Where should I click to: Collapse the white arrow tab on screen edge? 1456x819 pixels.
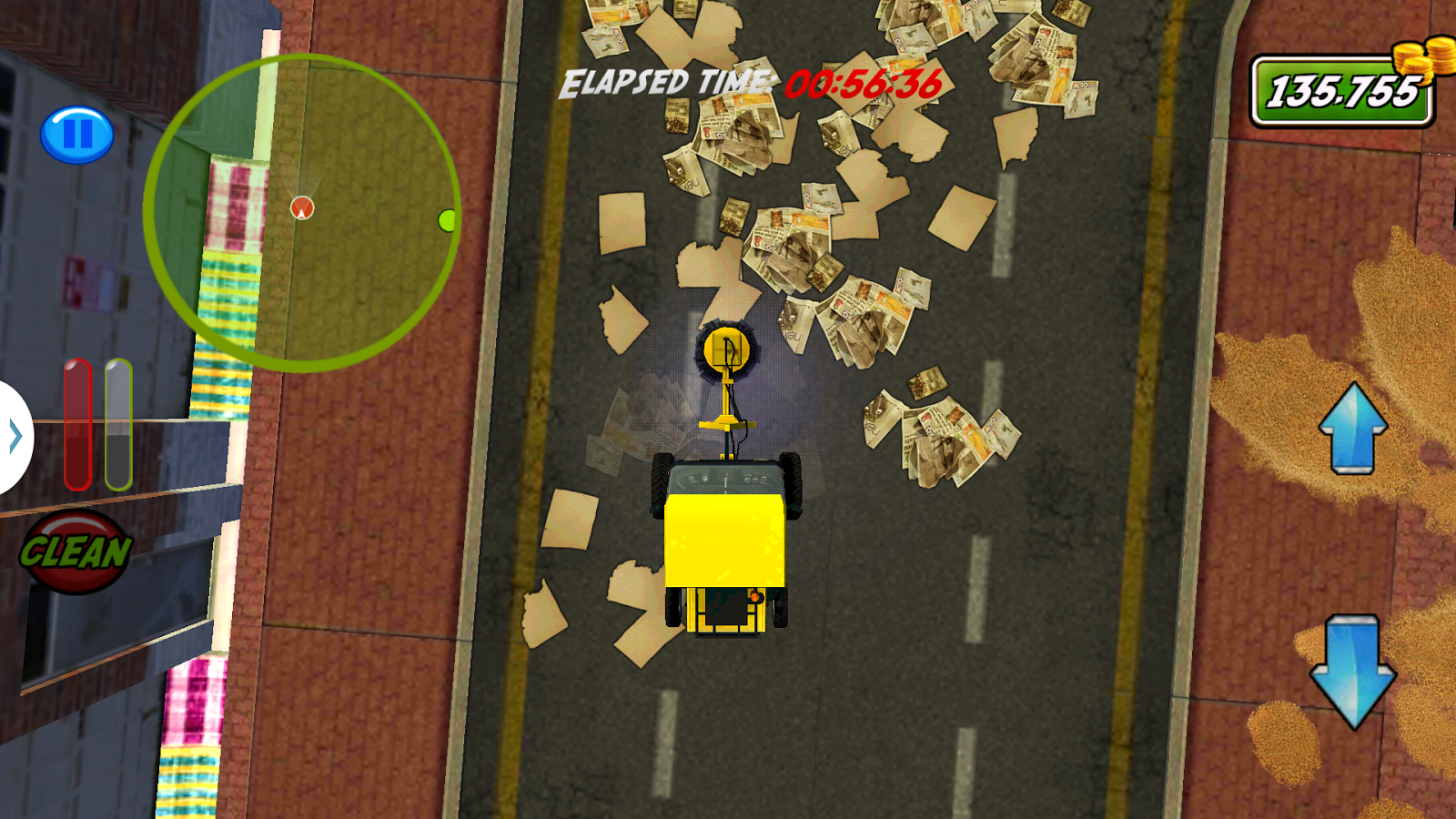coord(14,437)
